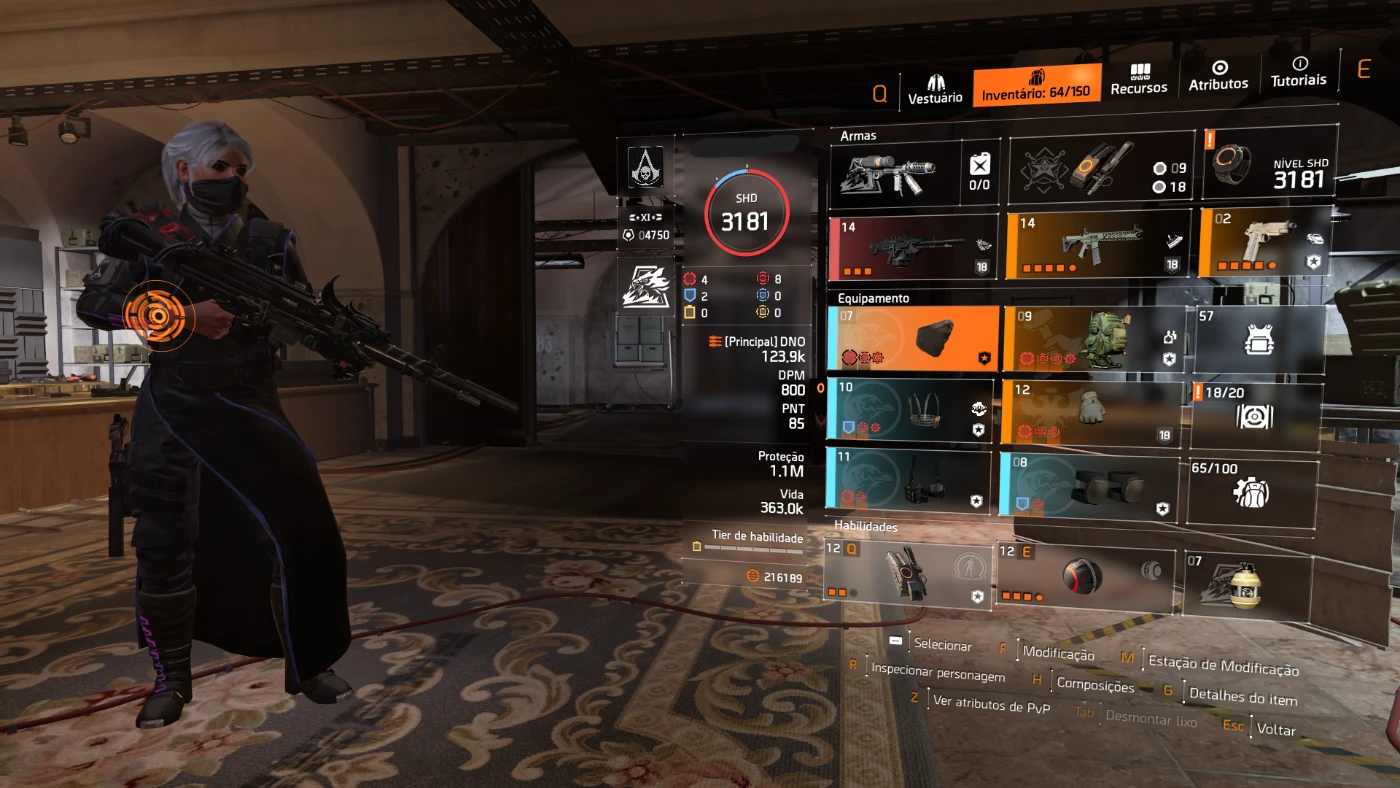Image resolution: width=1400 pixels, height=788 pixels.
Task: Select the green backpack gear slot
Action: point(1095,339)
